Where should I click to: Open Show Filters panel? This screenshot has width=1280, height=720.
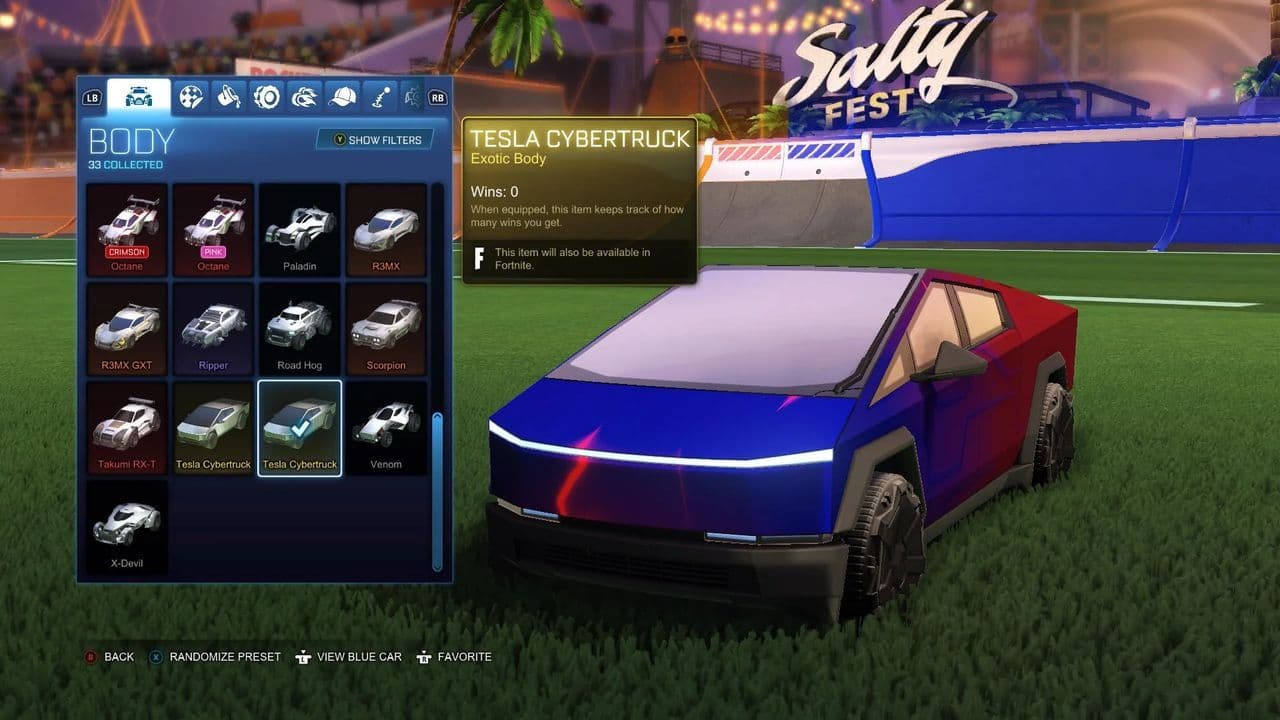[x=378, y=140]
